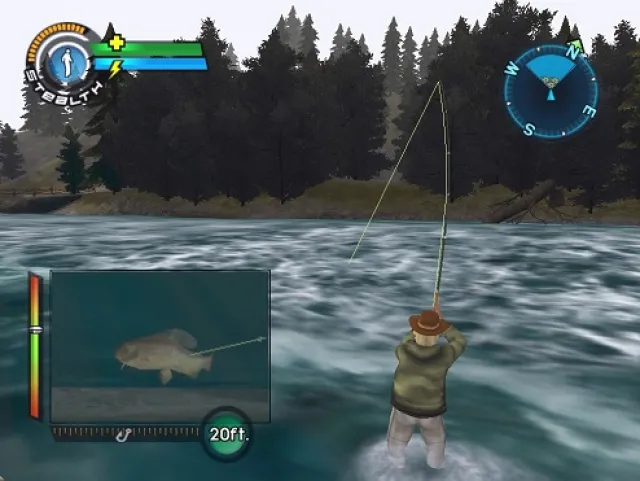The height and width of the screenshot is (481, 640).
Task: Click the line tension gauge
Action: (x=35, y=345)
